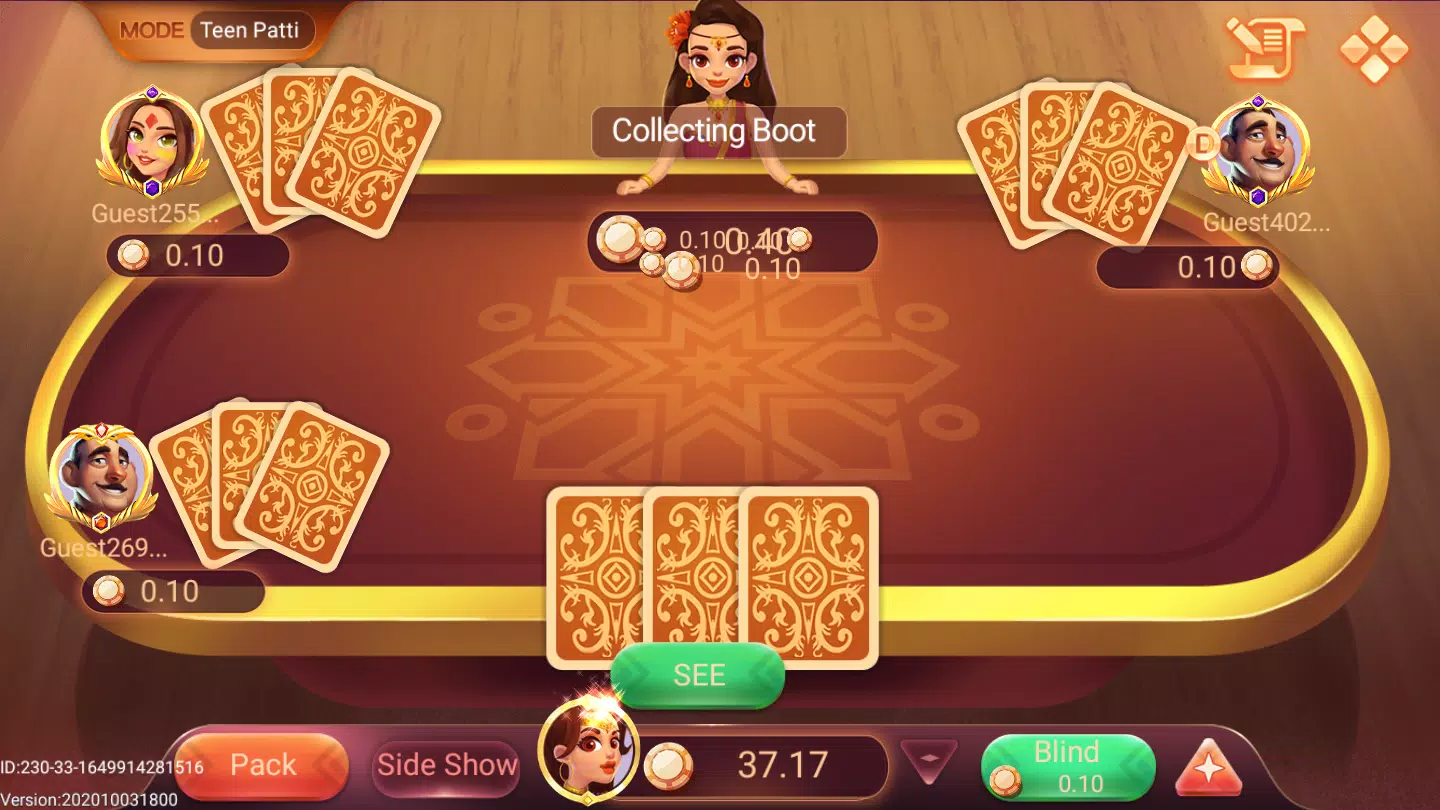Open the four-diamond menu icon
This screenshot has height=810, width=1440.
pos(1373,48)
